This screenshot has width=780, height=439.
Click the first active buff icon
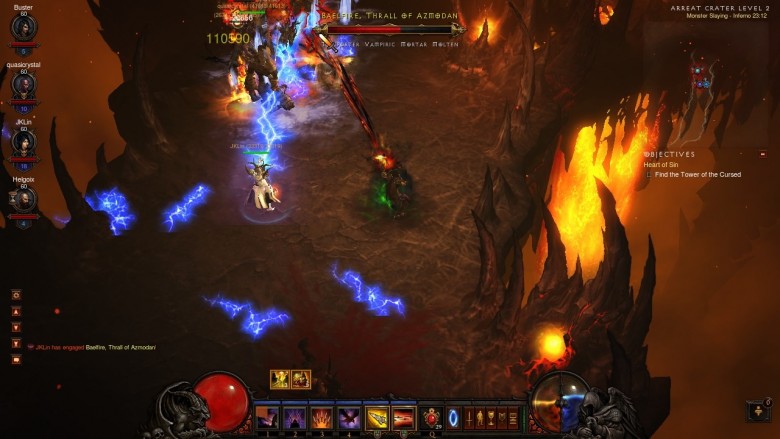280,379
